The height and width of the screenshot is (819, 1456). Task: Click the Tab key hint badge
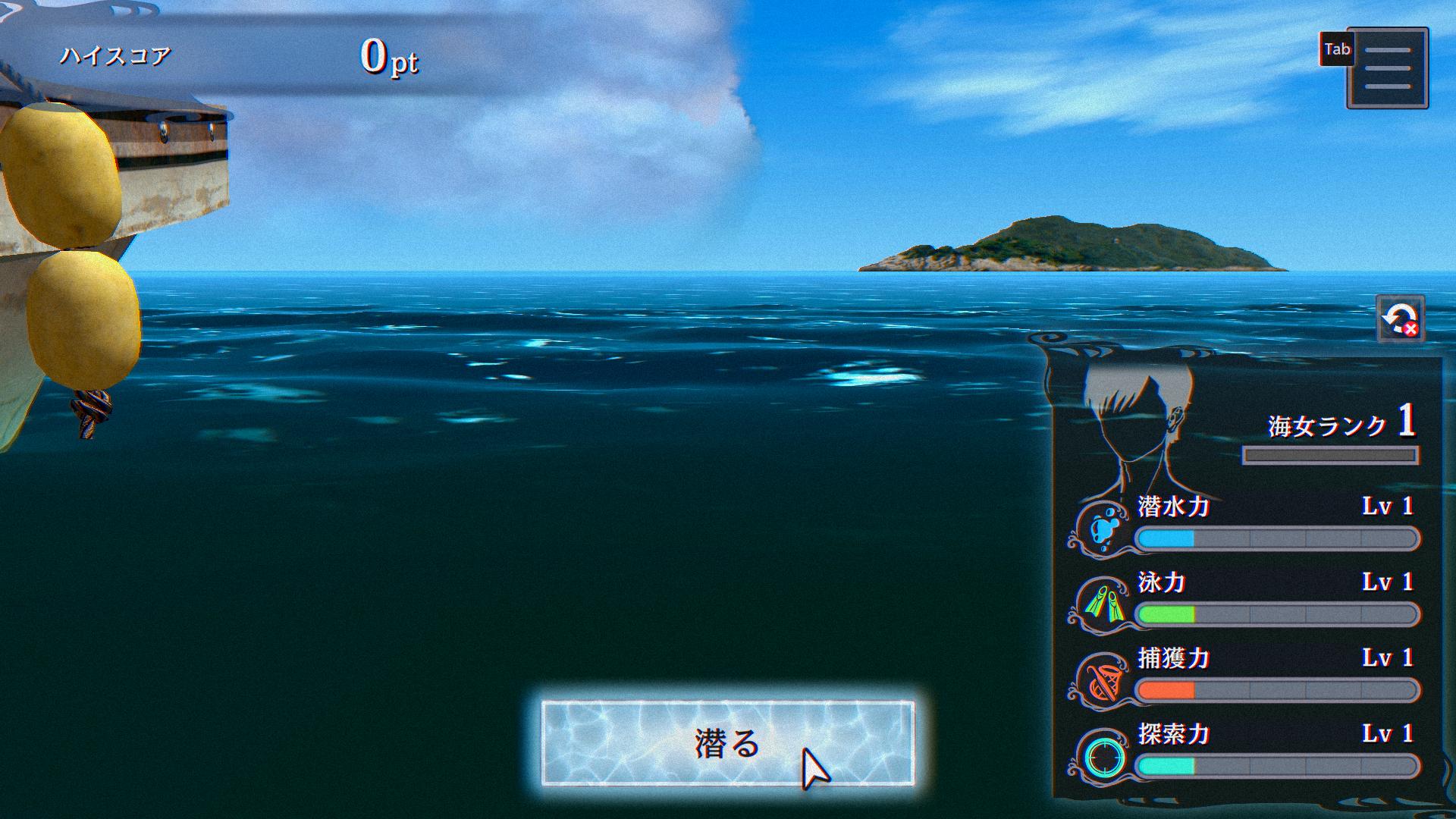1335,49
